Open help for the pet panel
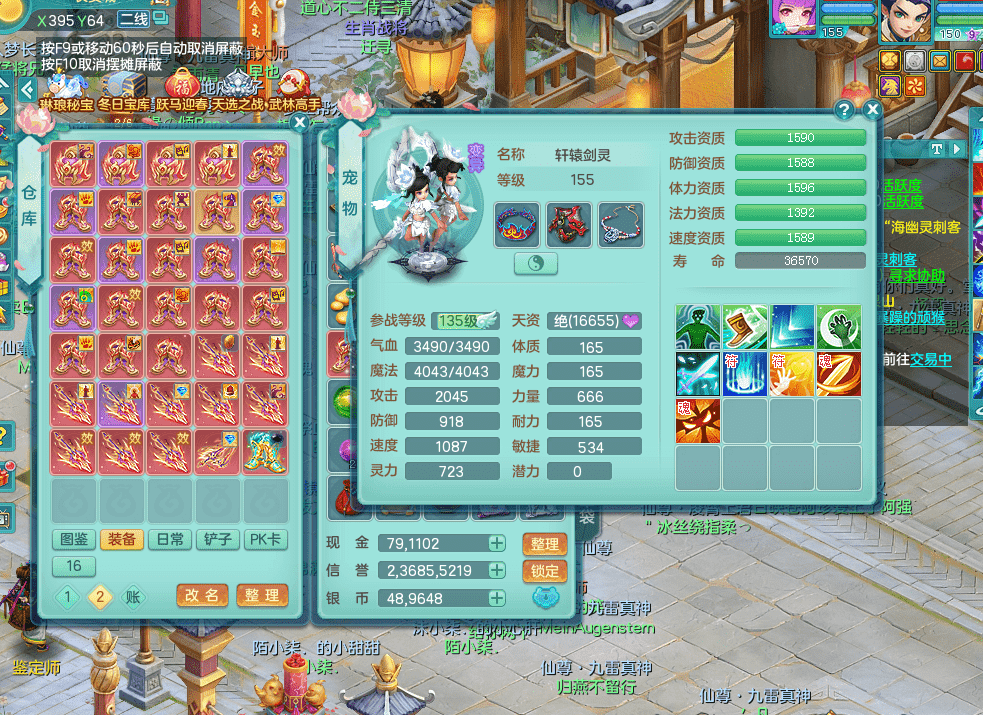This screenshot has width=983, height=715. (845, 110)
